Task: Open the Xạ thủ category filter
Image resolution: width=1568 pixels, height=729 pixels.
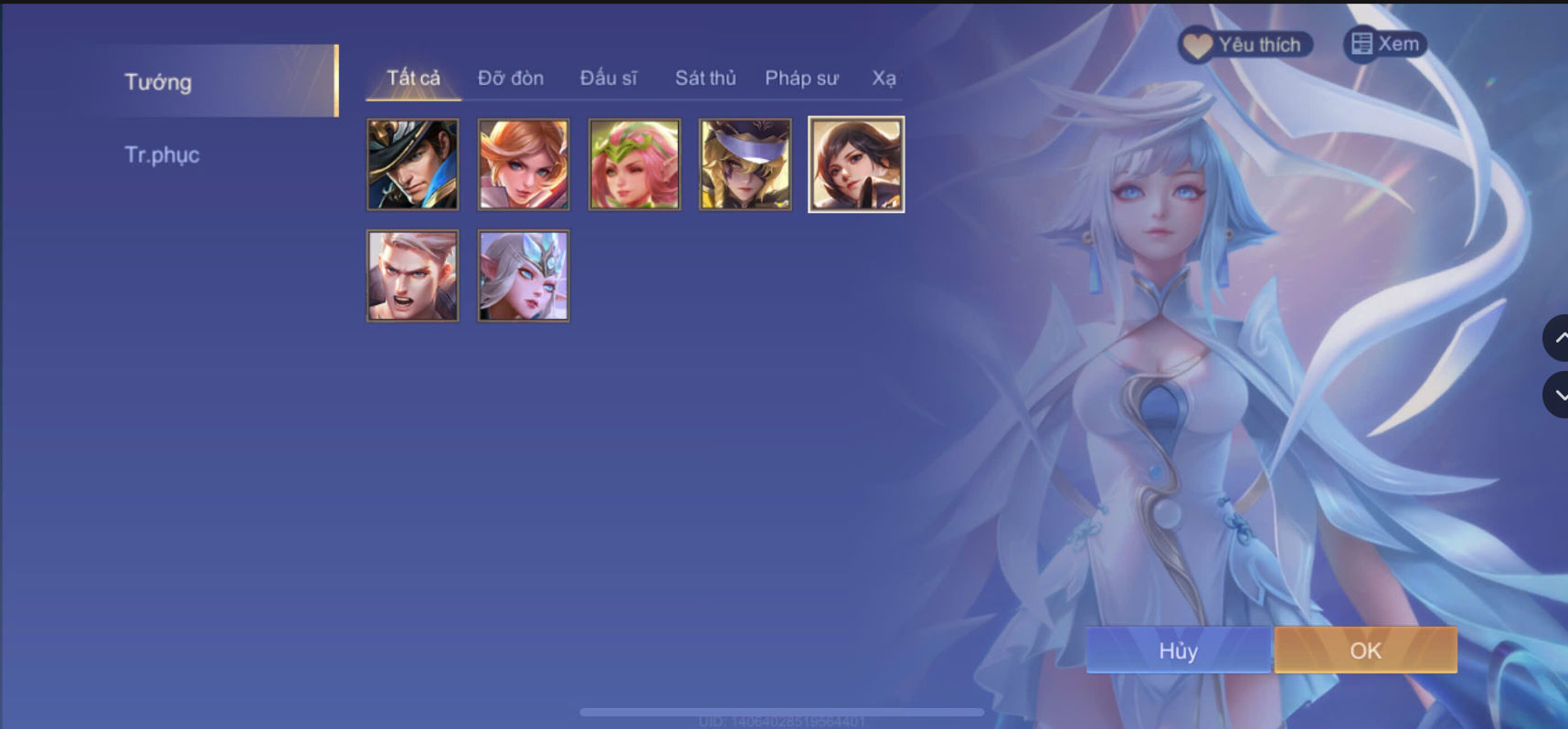Action: (883, 79)
